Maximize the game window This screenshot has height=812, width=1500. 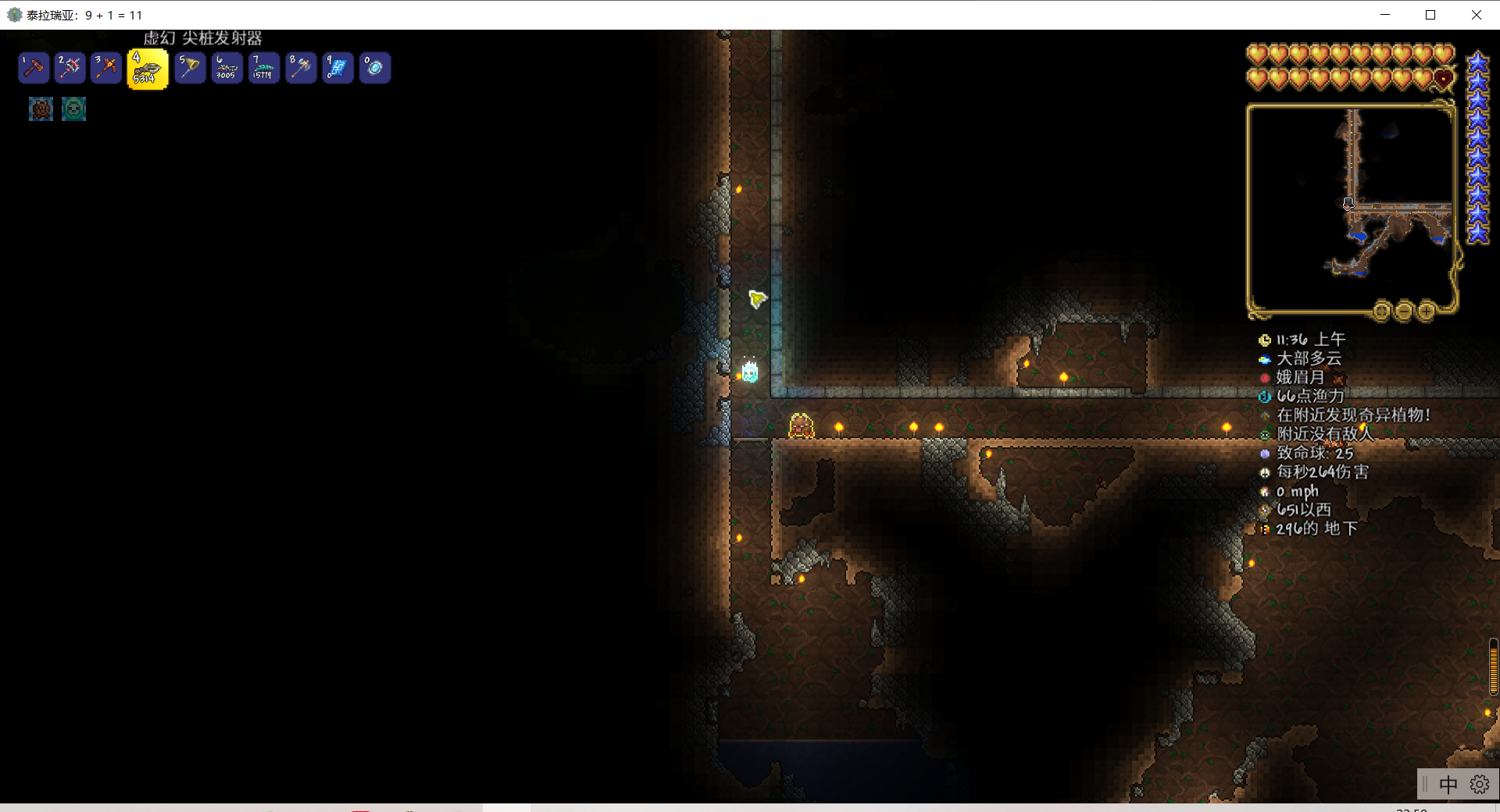point(1430,15)
